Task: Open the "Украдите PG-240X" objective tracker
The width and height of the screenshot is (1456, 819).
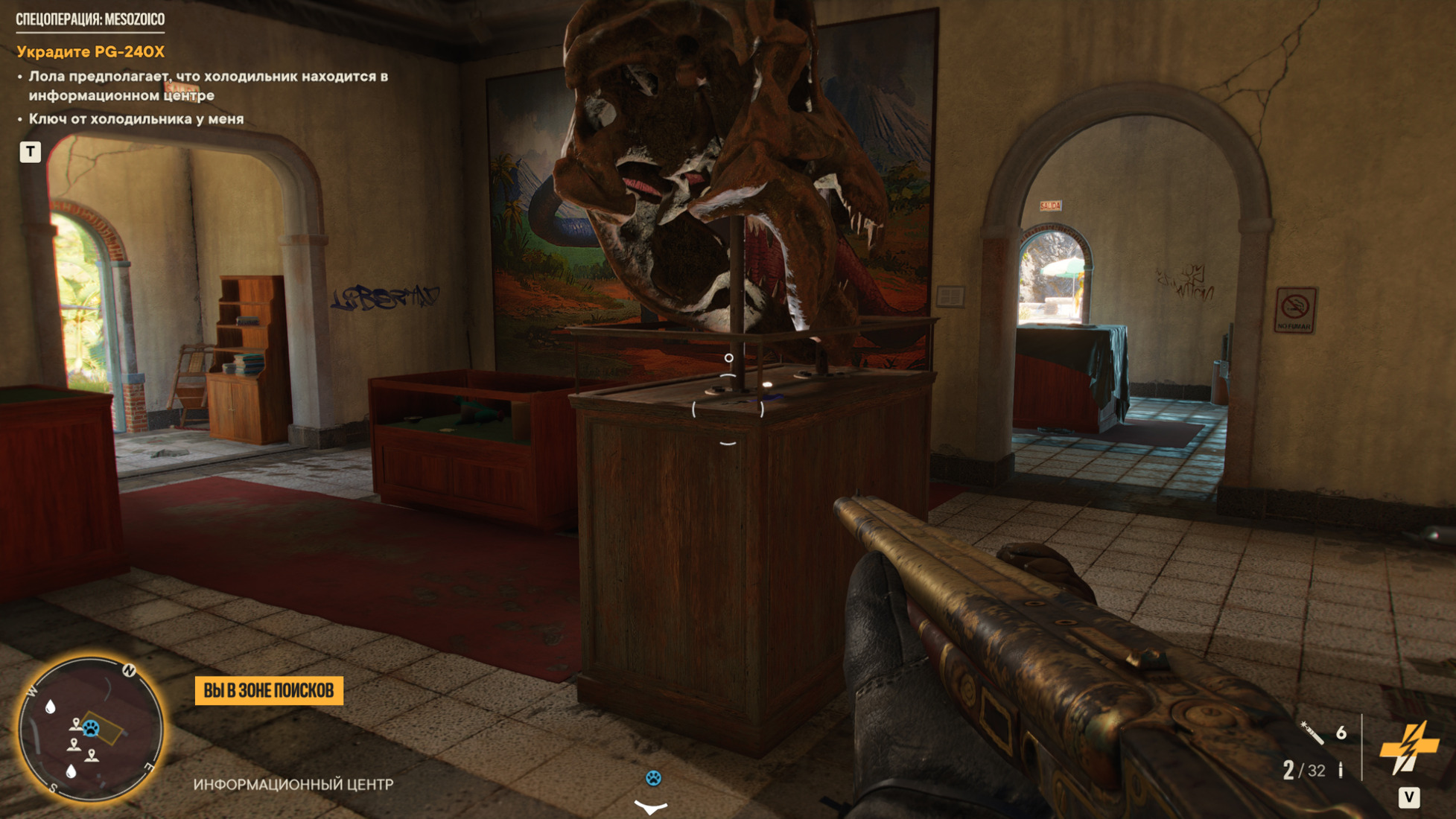Action: coord(90,52)
